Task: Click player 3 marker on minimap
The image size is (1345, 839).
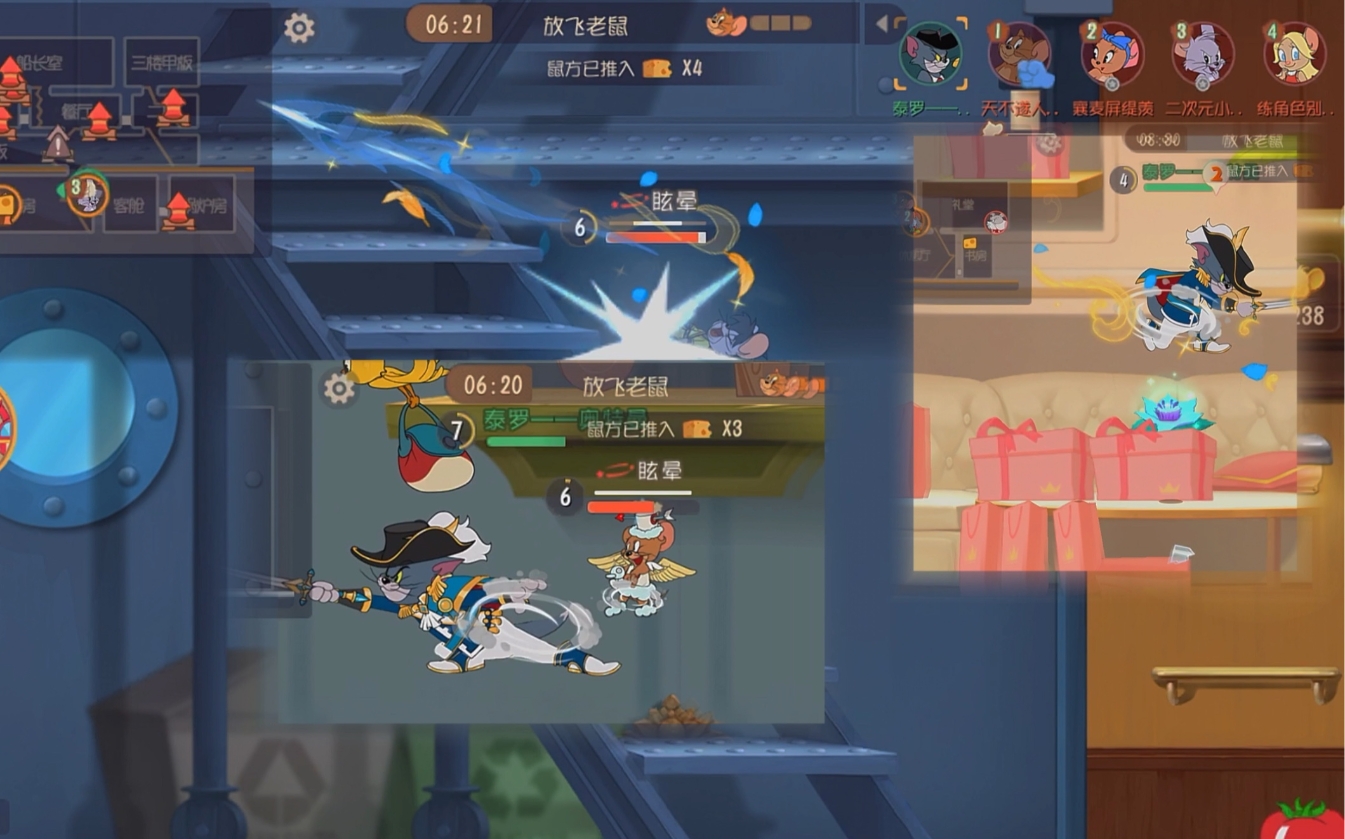Action: (87, 193)
